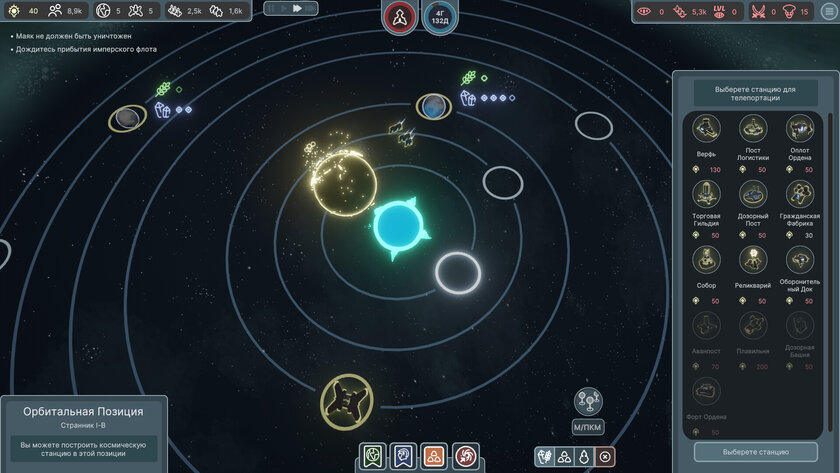The height and width of the screenshot is (473, 840).
Task: Open the blue helmet banner tab
Action: [403, 456]
